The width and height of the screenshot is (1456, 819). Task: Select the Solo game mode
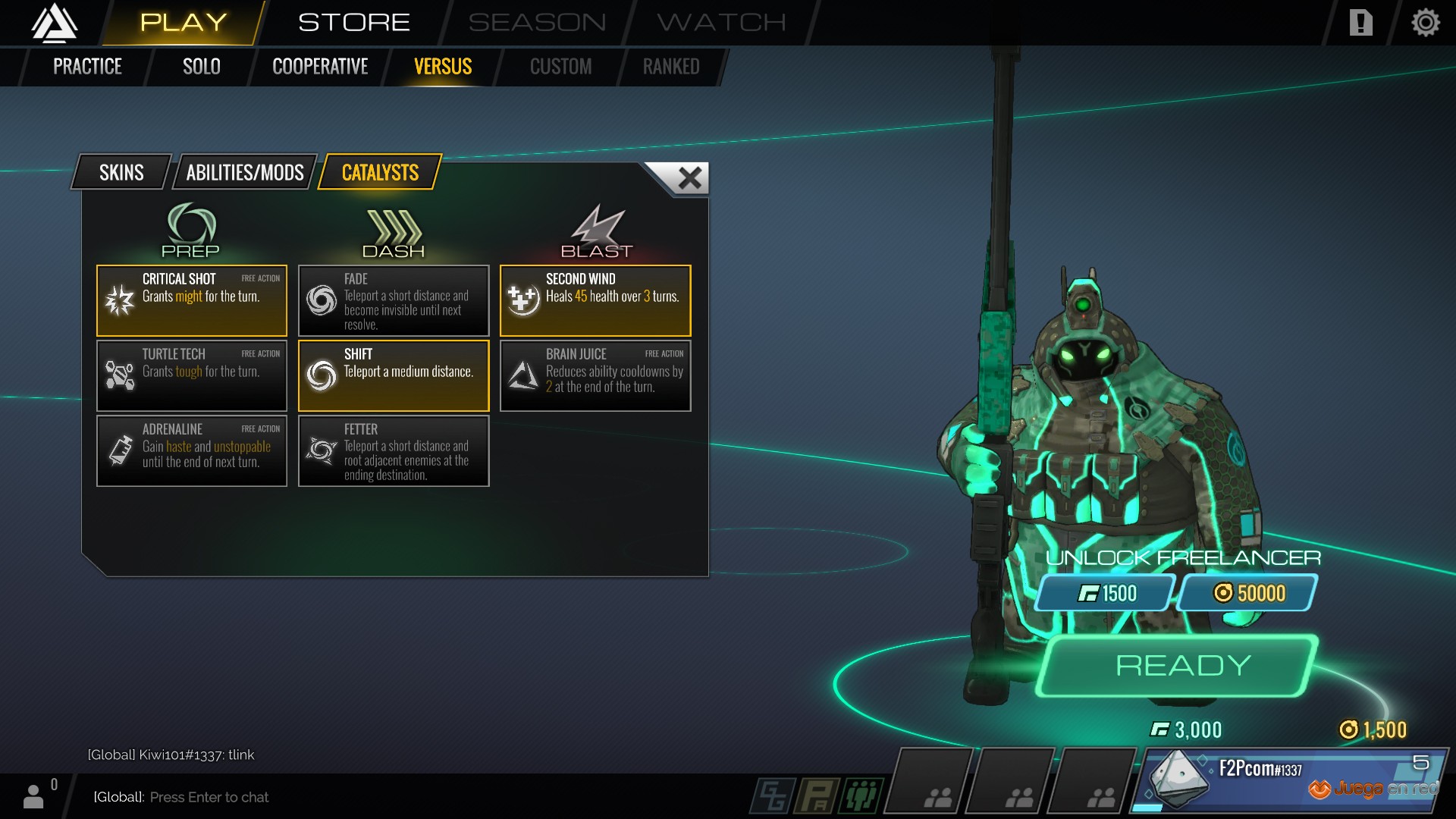(201, 67)
